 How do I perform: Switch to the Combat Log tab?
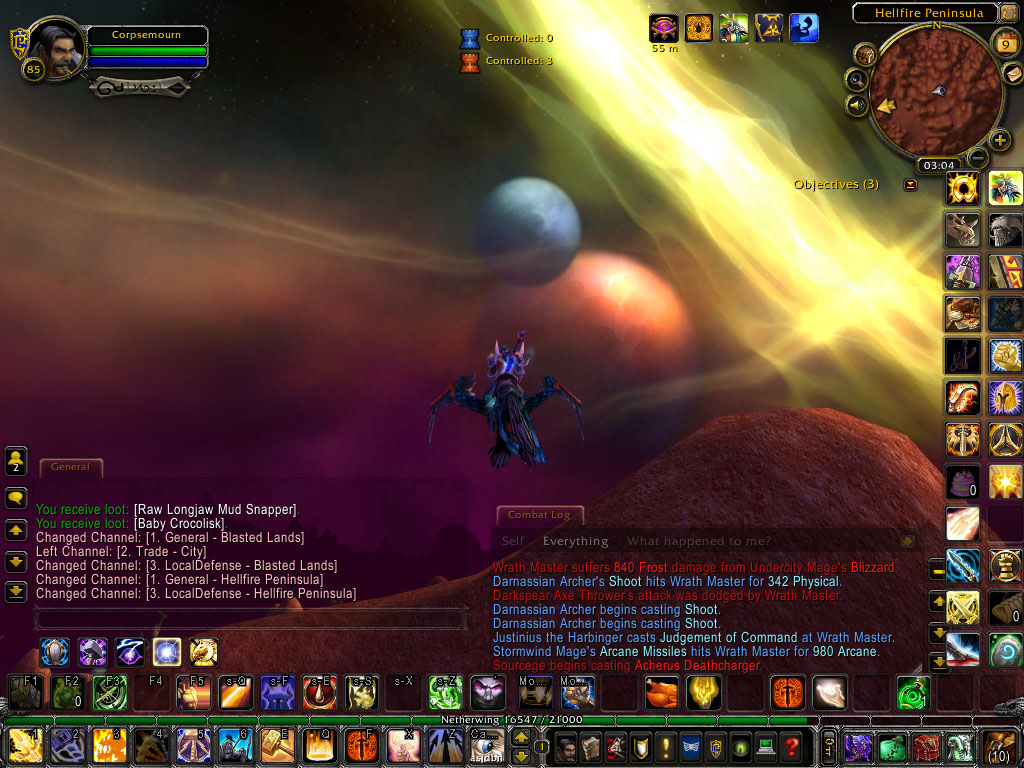[539, 515]
